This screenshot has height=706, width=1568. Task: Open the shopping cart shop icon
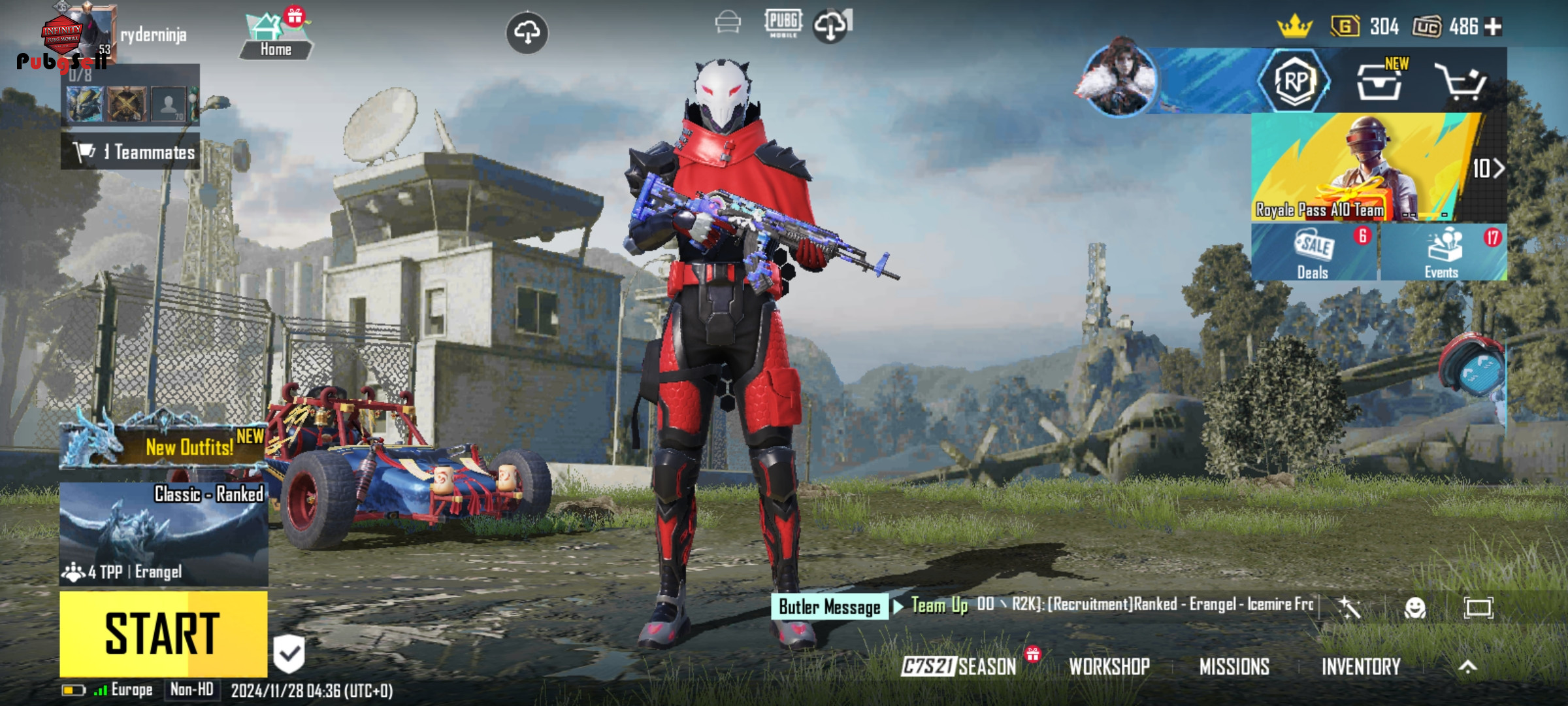[x=1461, y=82]
